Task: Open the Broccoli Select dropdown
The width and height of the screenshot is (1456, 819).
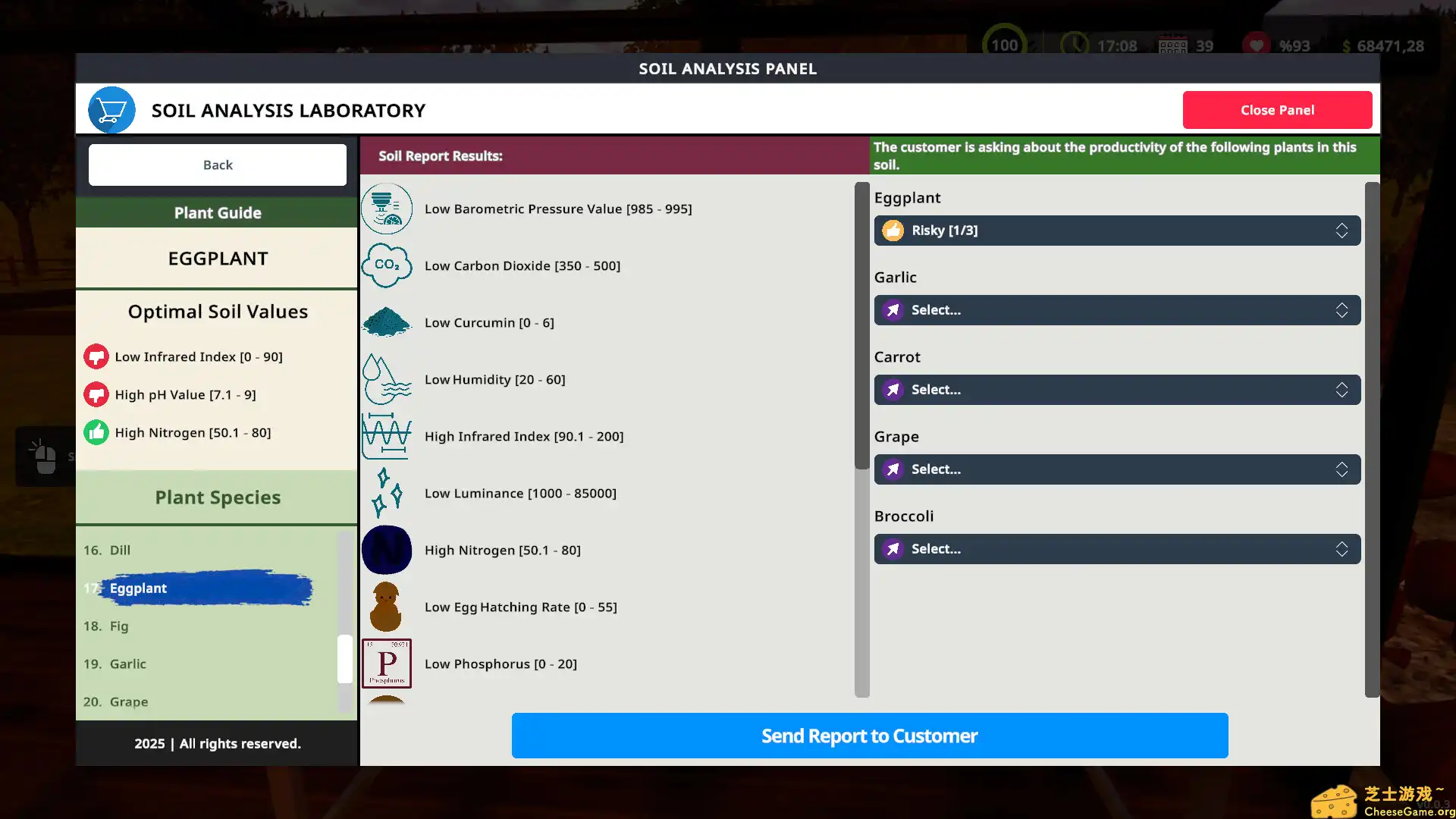Action: tap(1116, 549)
